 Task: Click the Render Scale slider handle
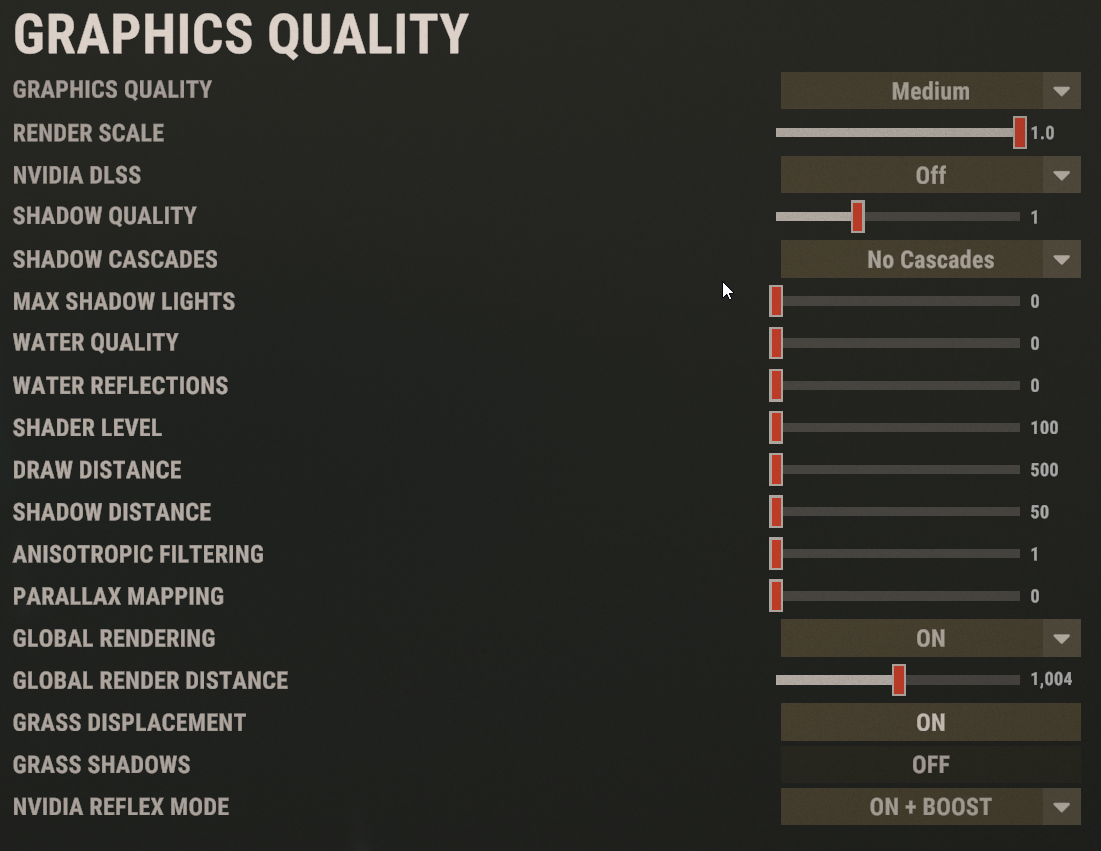tap(1019, 132)
